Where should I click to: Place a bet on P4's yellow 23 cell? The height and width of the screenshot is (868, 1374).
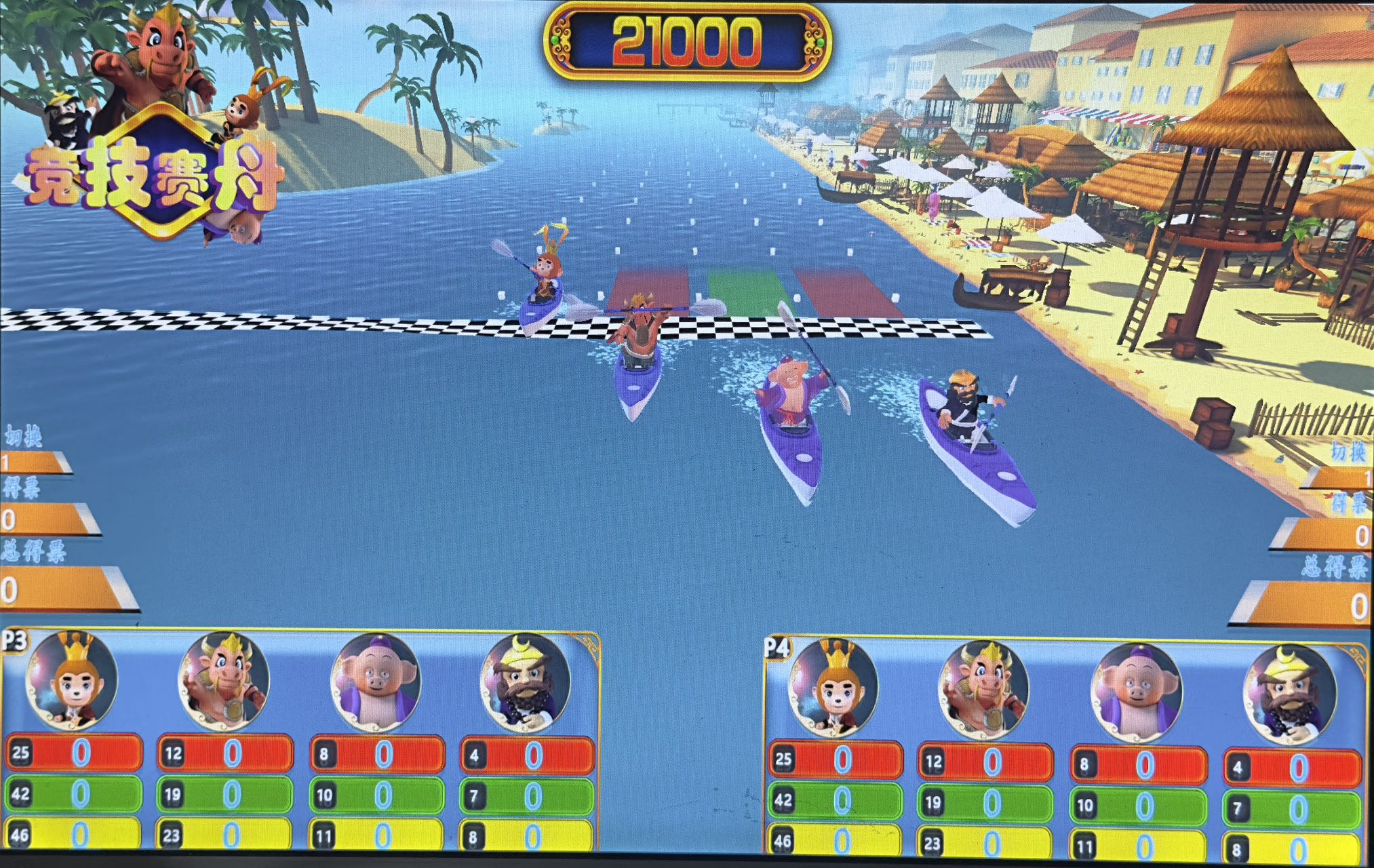[x=985, y=843]
